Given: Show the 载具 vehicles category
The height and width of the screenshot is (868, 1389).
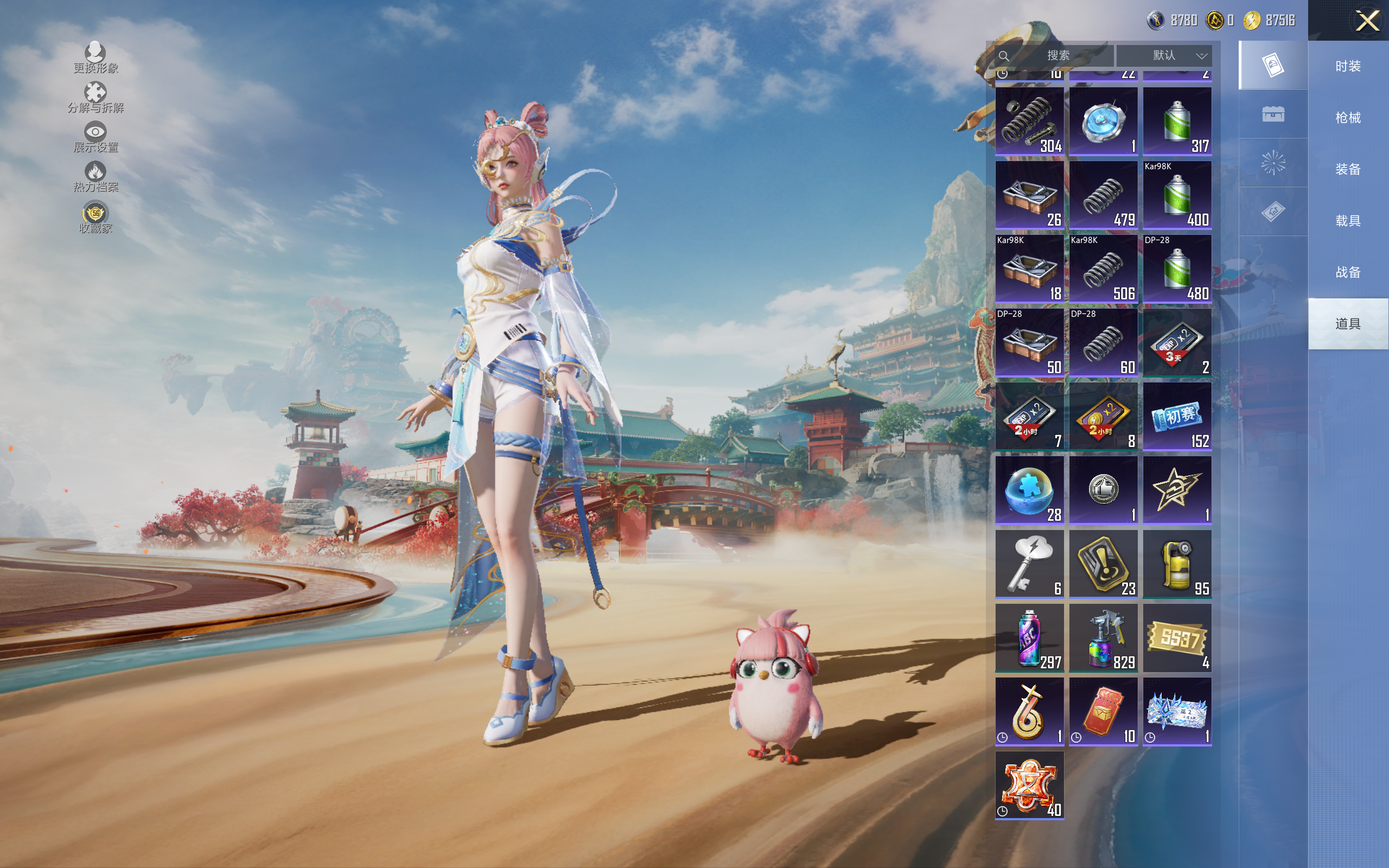Looking at the screenshot, I should coord(1348,220).
